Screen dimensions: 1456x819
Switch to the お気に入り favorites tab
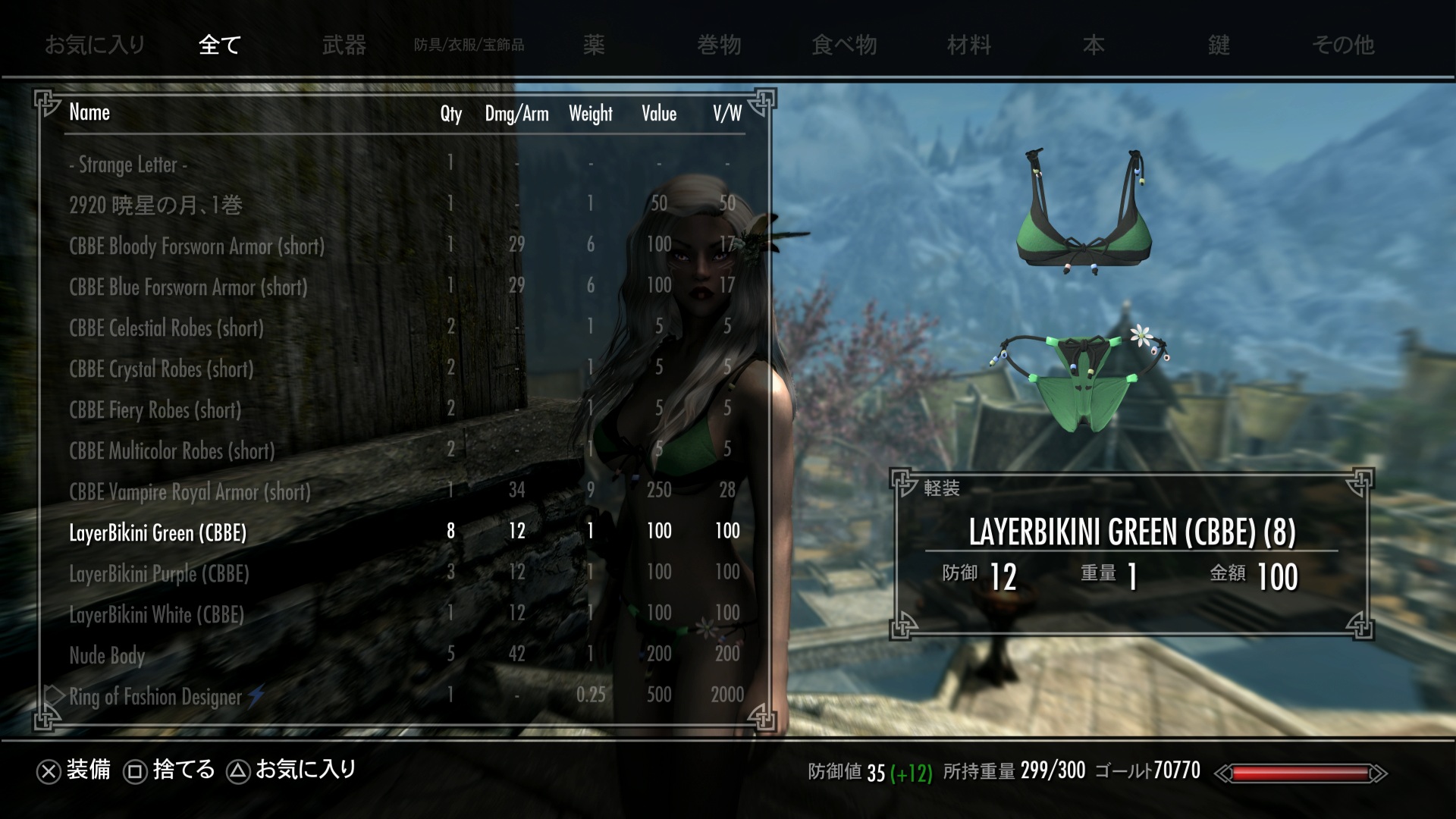coord(94,45)
